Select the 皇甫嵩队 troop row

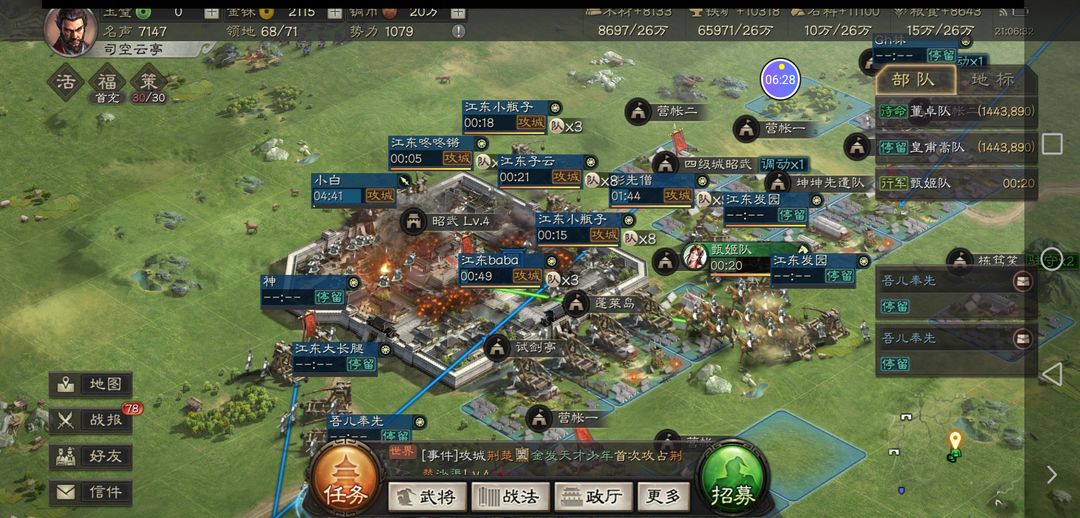pos(955,147)
